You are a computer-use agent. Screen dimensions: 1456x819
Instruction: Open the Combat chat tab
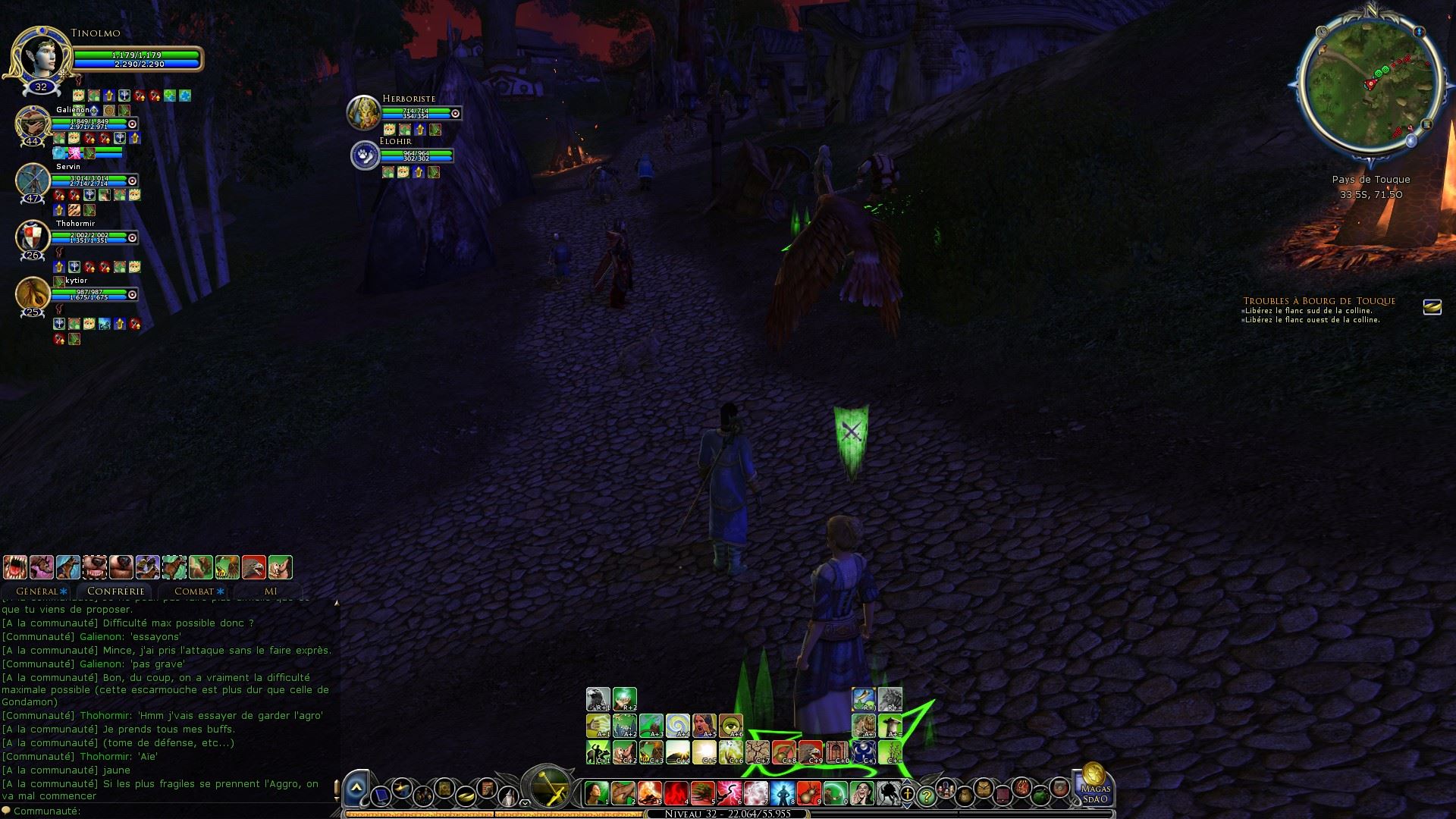tap(194, 591)
